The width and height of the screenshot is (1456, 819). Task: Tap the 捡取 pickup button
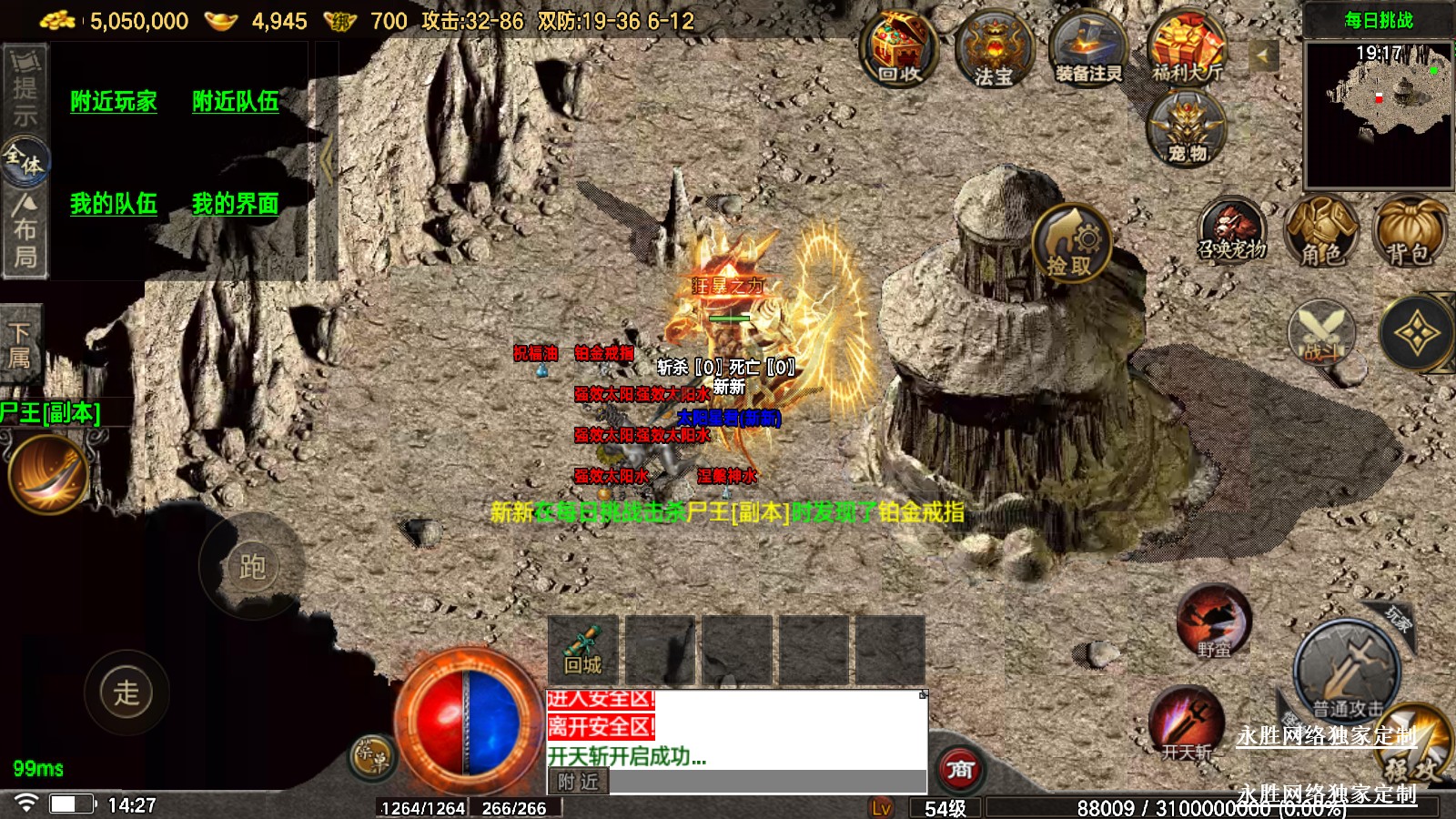click(x=1071, y=243)
